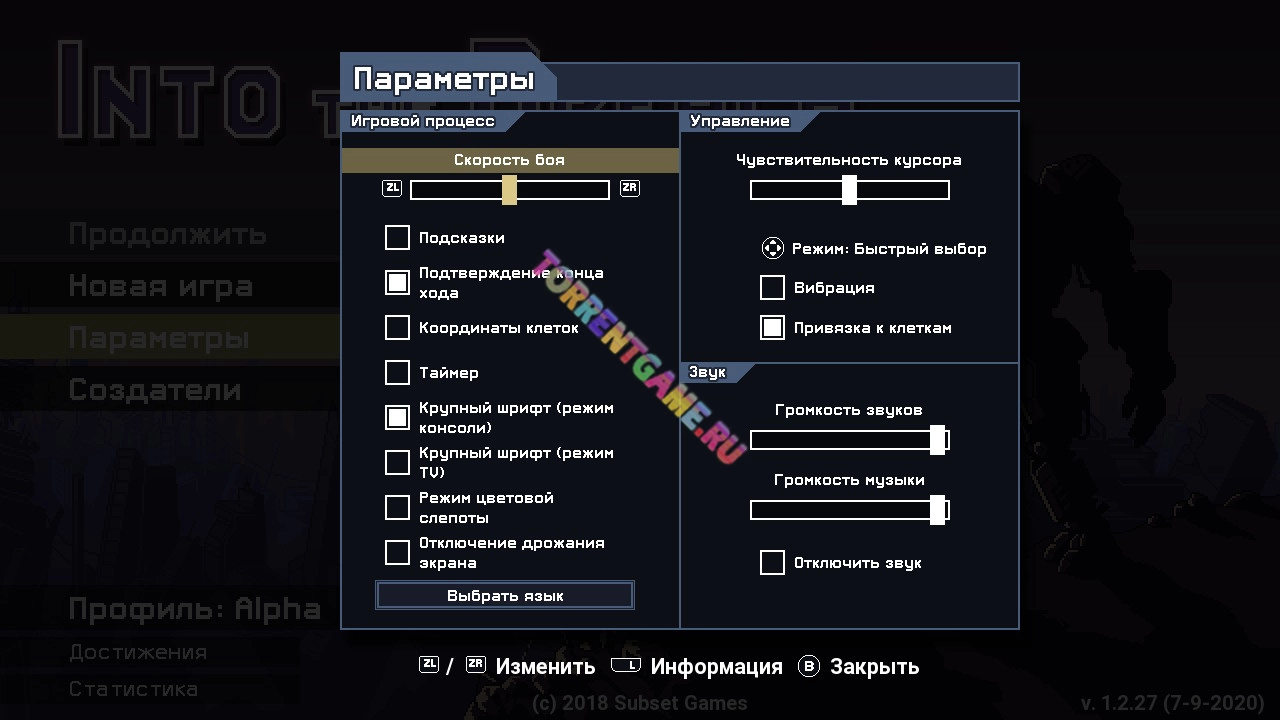This screenshot has height=720, width=1280.
Task: Click the ZL icon in the bottom control bar
Action: coord(427,663)
